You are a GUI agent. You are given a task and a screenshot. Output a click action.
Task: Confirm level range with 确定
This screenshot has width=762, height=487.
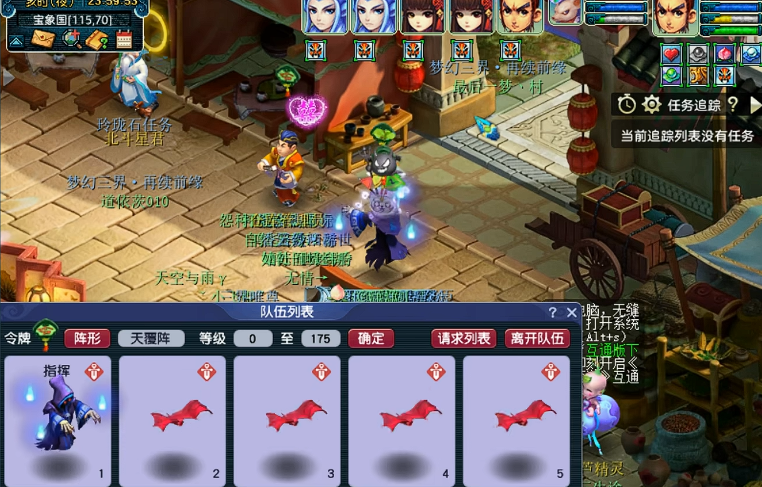tap(370, 338)
